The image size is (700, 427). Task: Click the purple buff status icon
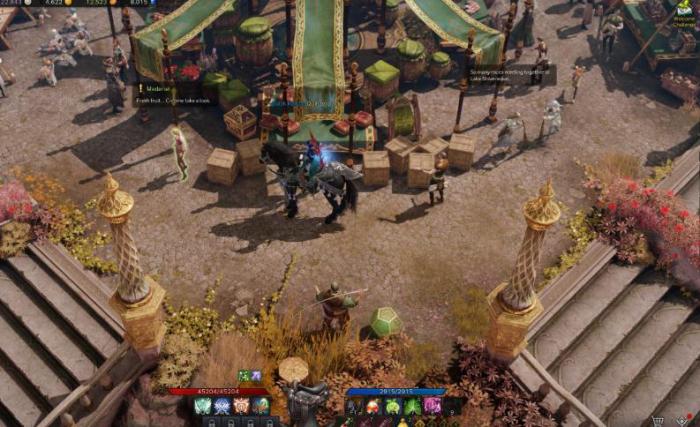coord(256,376)
